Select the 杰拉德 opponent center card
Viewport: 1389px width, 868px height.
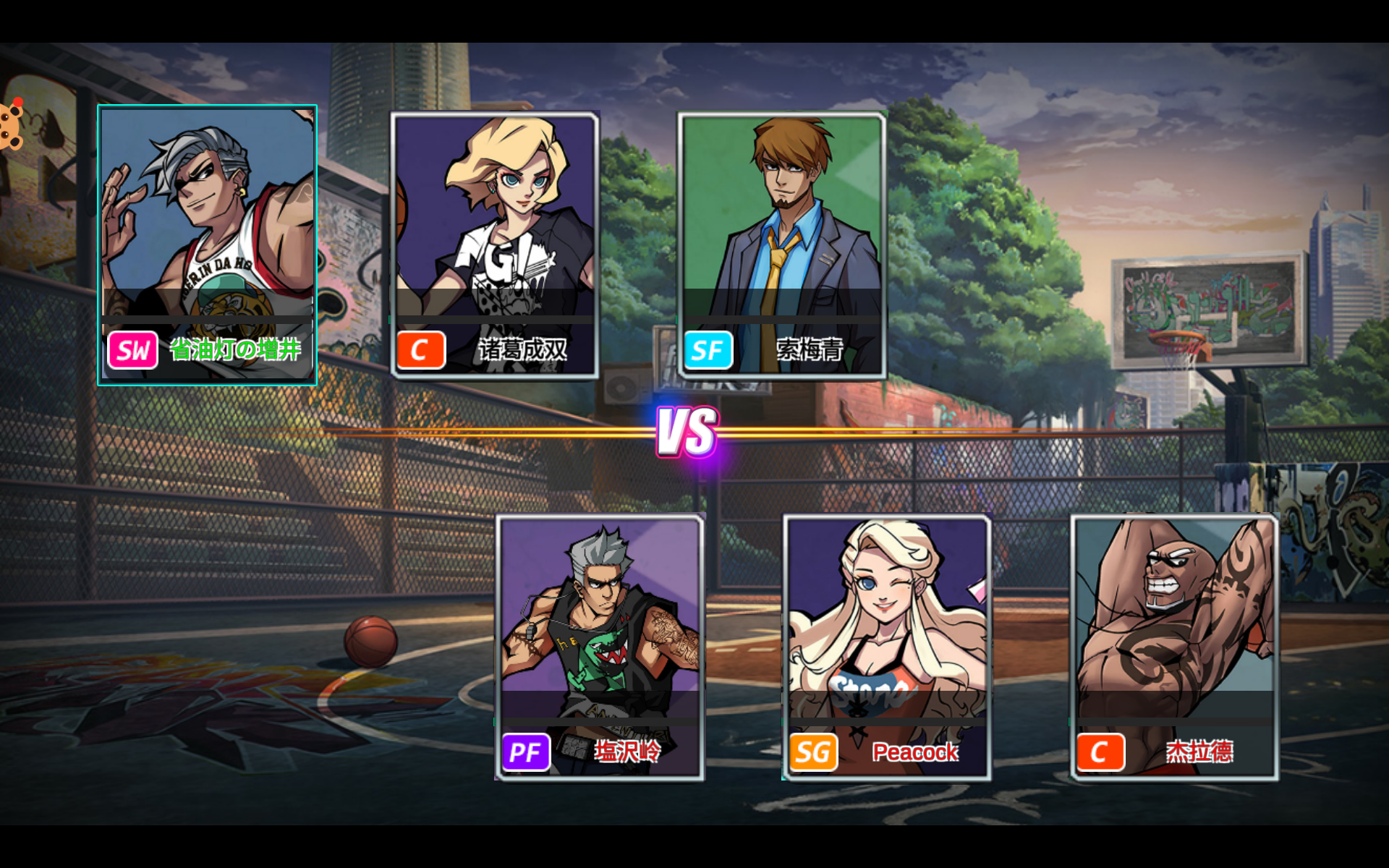[1174, 647]
